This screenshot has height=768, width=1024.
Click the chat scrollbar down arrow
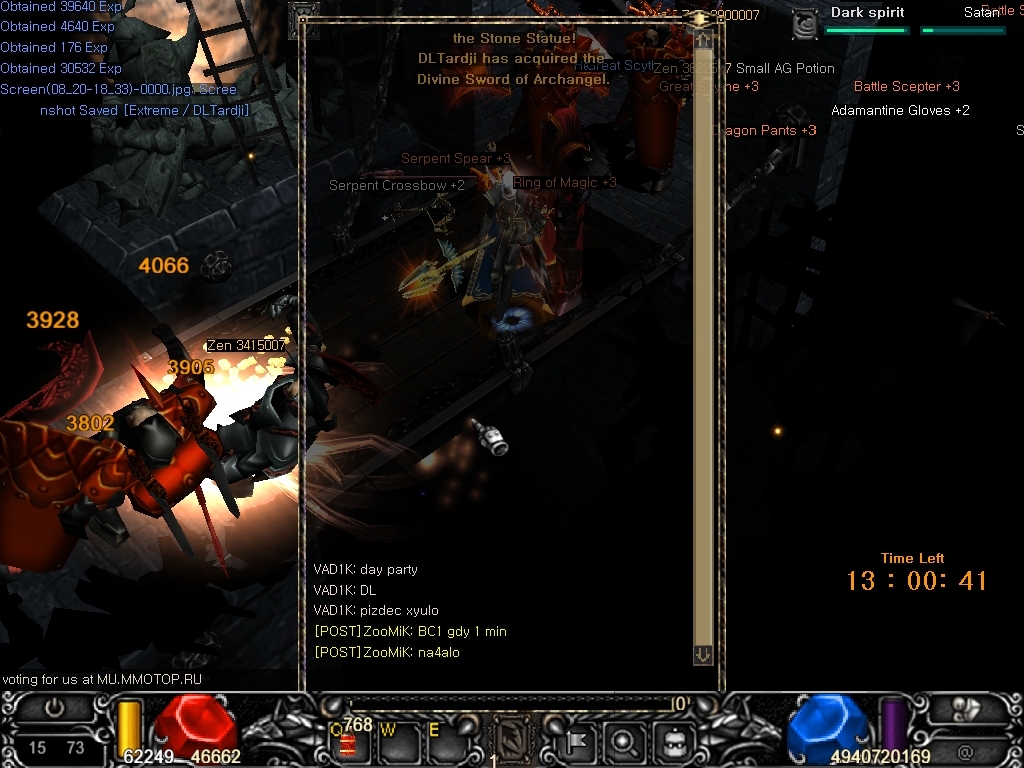pos(703,654)
